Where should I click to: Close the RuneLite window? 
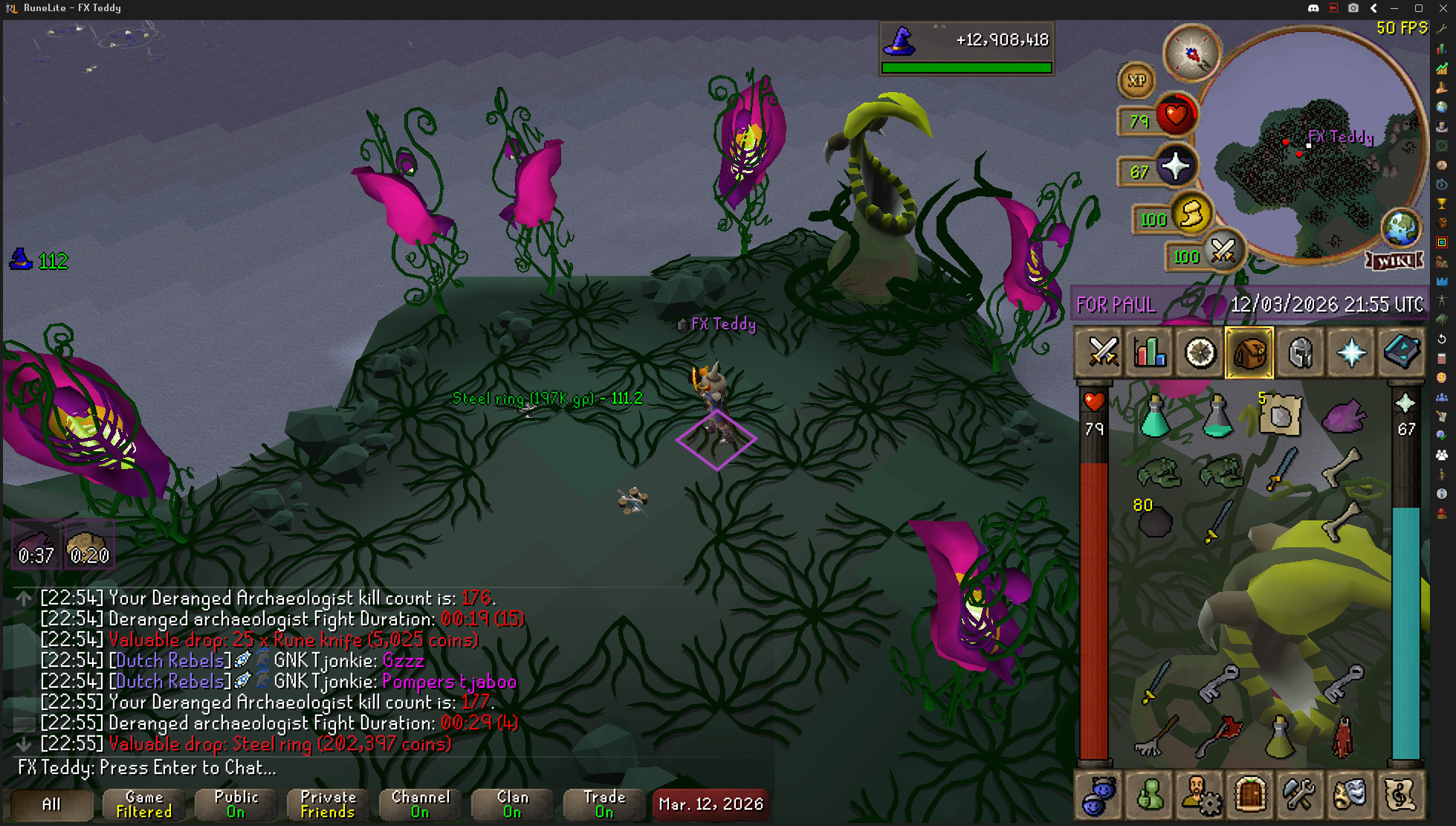(1443, 8)
